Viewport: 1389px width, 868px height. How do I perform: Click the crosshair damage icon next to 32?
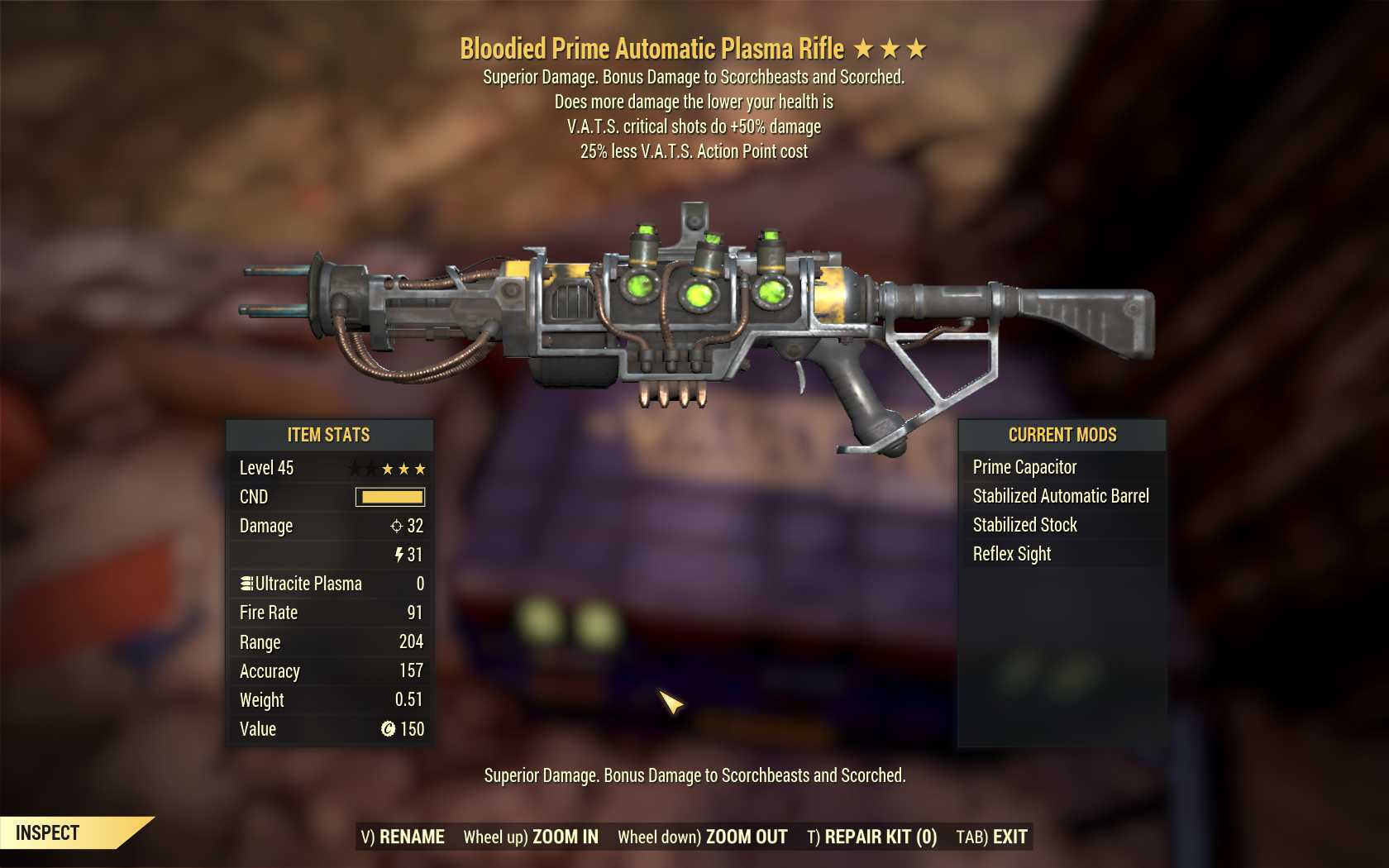click(397, 526)
